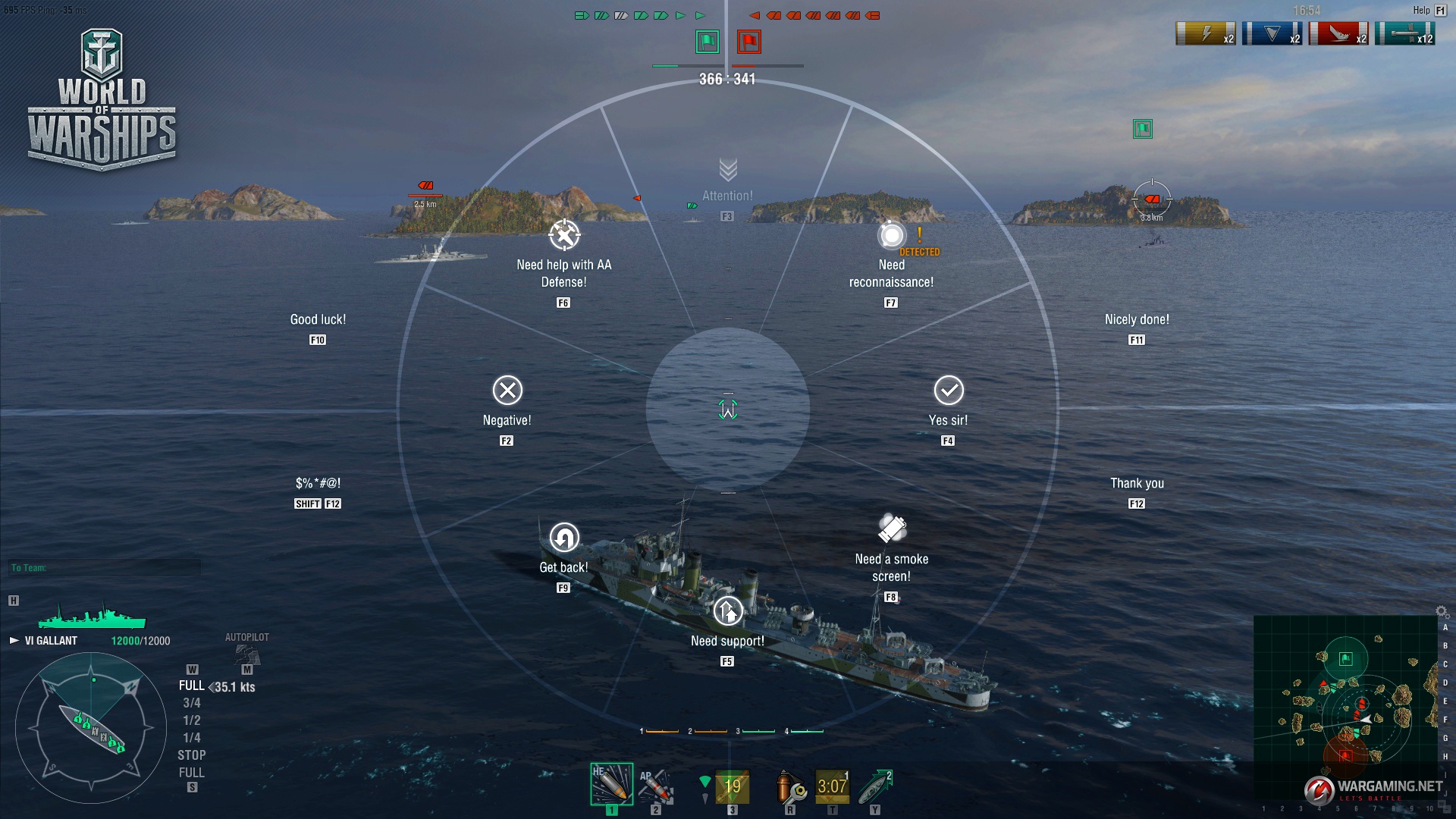Focus the 'To Team' chat input
The width and height of the screenshot is (1456, 819).
pos(106,568)
